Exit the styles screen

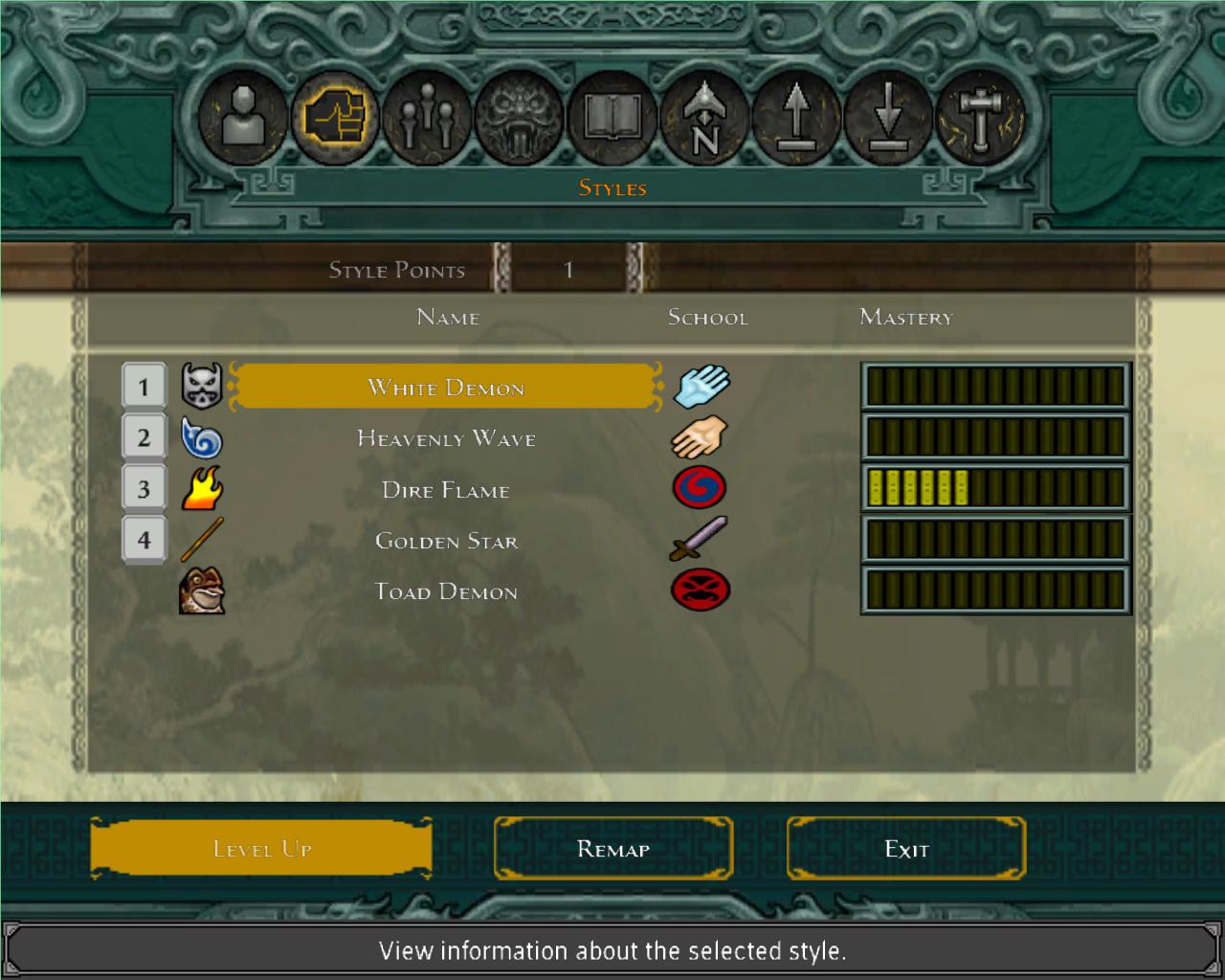pyautogui.click(x=906, y=848)
